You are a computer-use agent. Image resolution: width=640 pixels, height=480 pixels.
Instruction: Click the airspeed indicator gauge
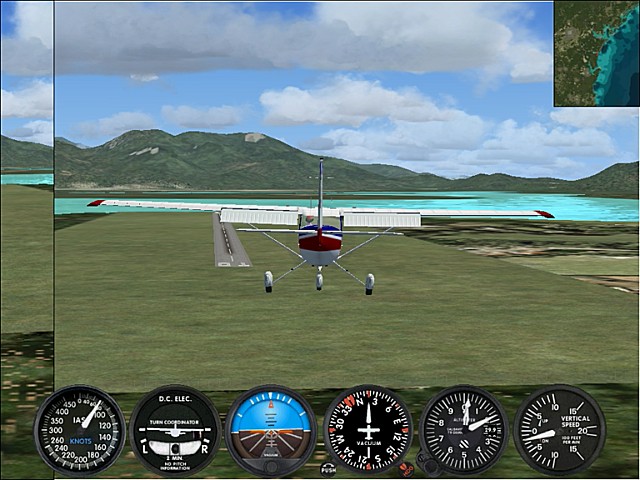pos(80,429)
